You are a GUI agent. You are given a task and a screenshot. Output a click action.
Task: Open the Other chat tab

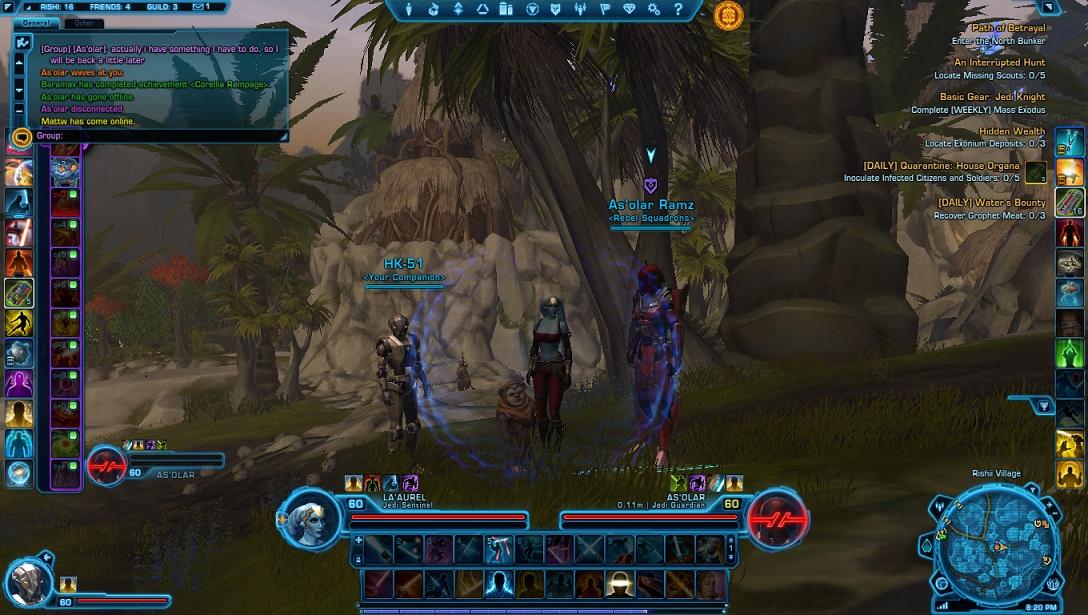click(x=84, y=22)
